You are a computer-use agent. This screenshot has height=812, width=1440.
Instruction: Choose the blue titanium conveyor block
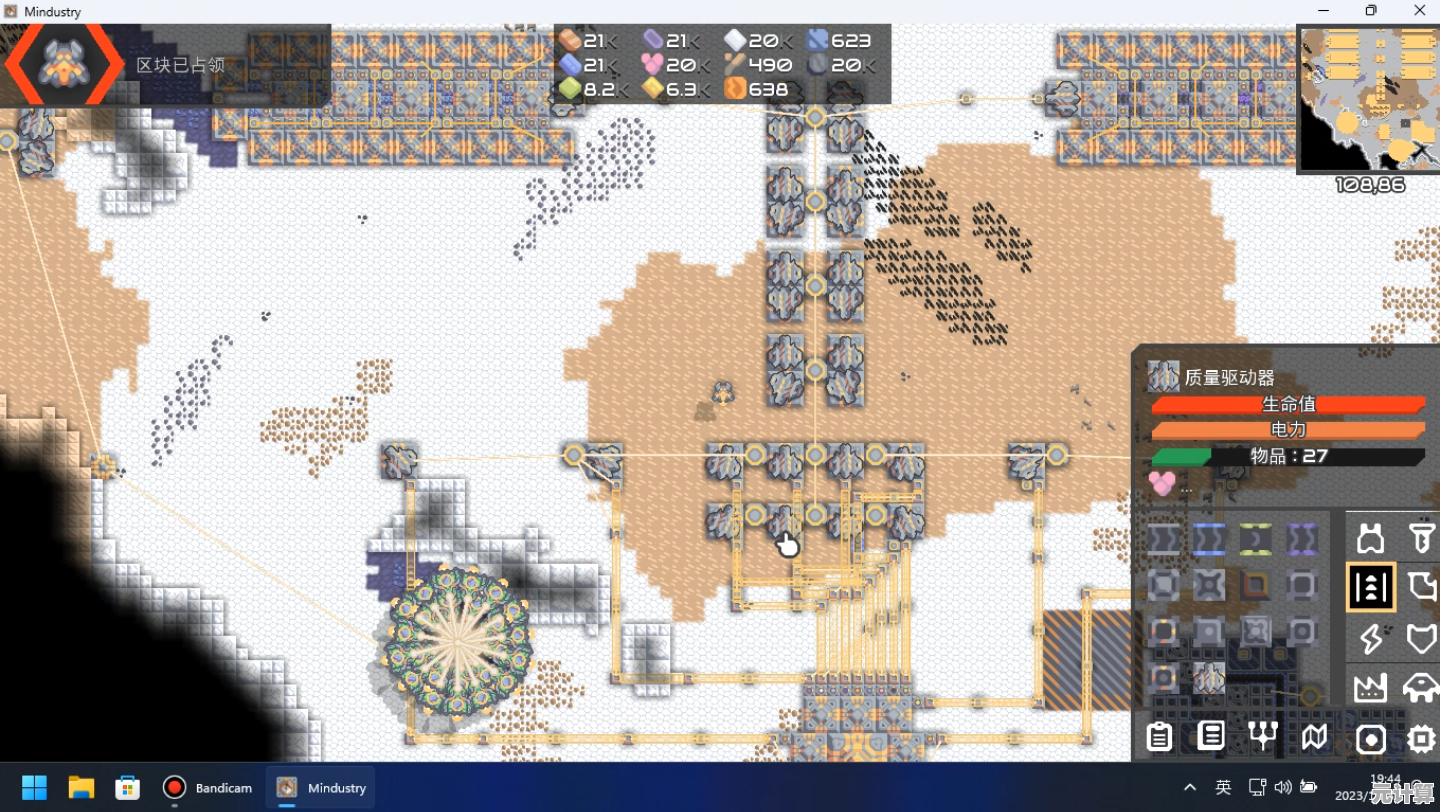(x=1209, y=540)
